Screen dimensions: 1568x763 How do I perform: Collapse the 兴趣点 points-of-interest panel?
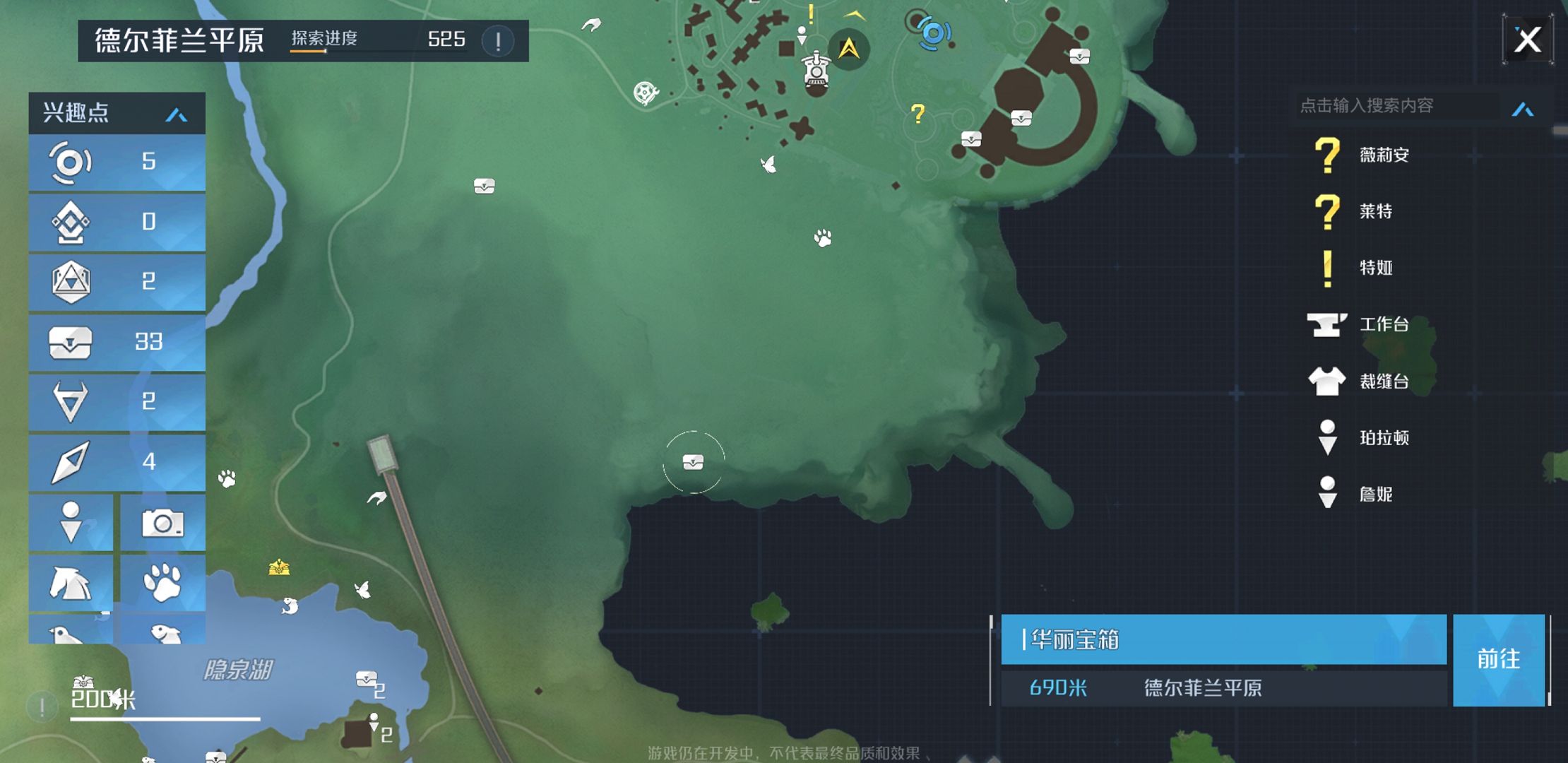[x=176, y=114]
